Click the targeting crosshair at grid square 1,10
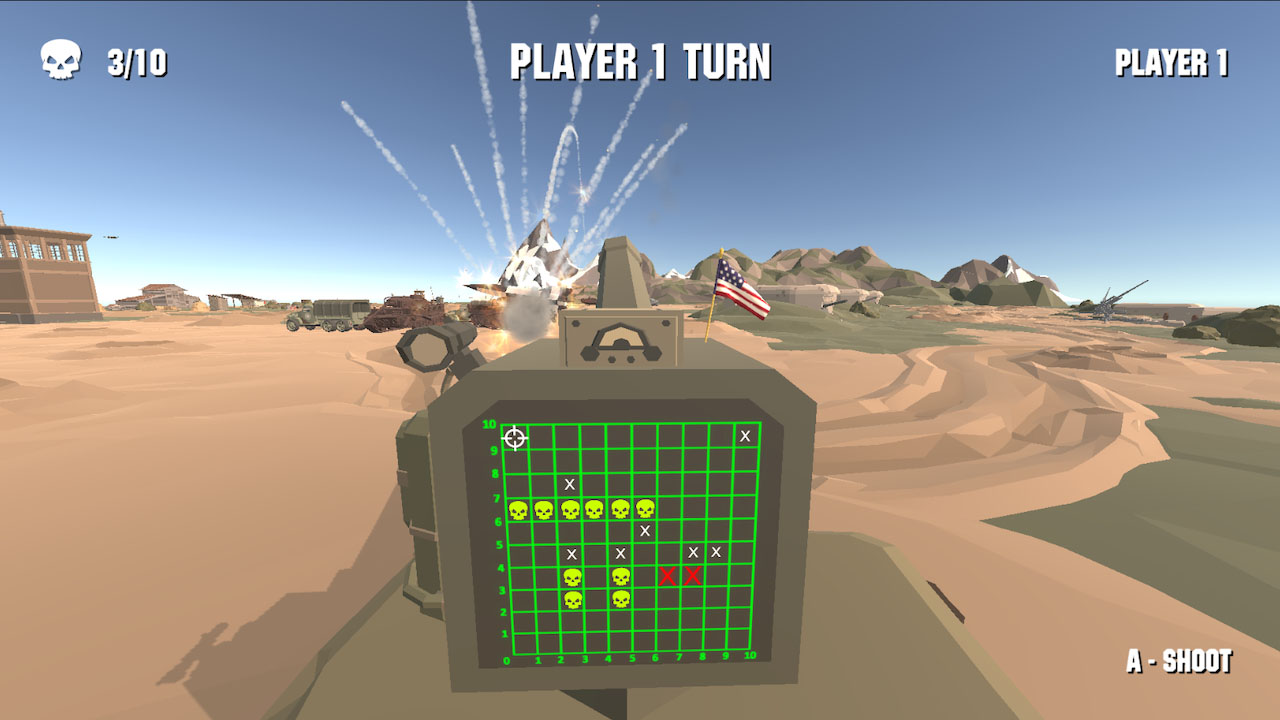This screenshot has width=1280, height=720. (x=515, y=437)
